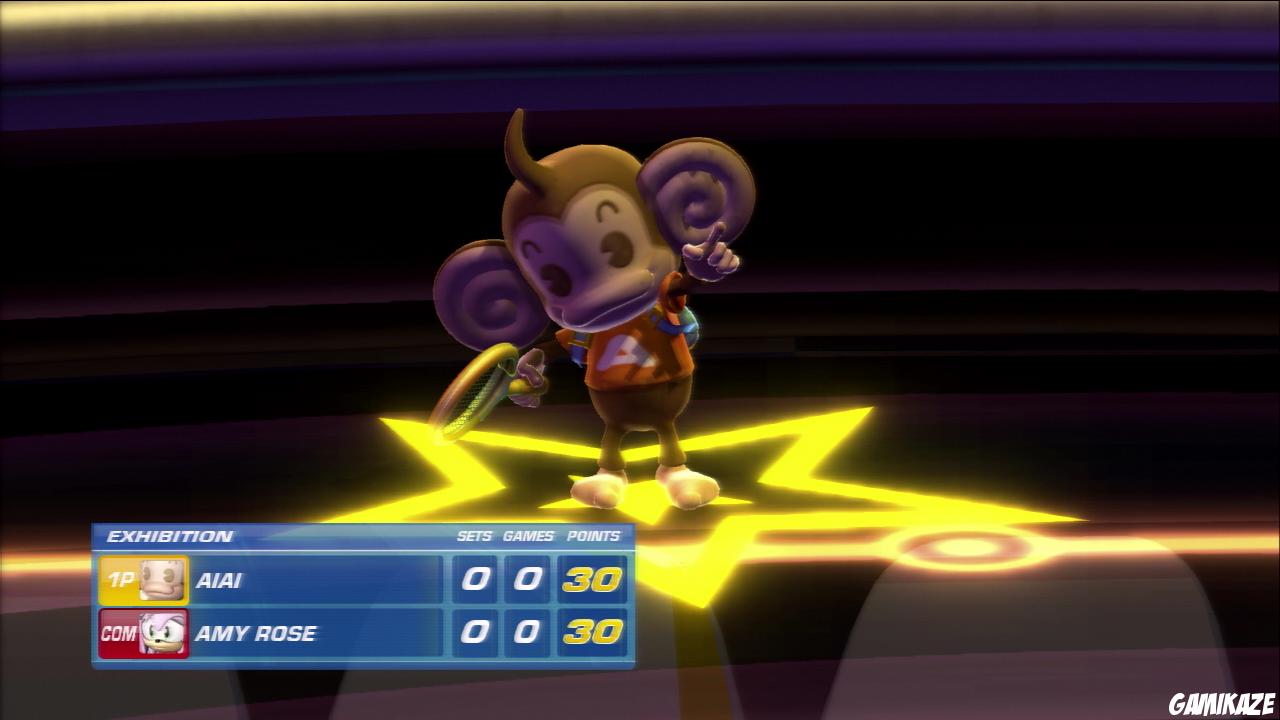Click the AMY ROSE name label
The image size is (1280, 720).
click(255, 632)
